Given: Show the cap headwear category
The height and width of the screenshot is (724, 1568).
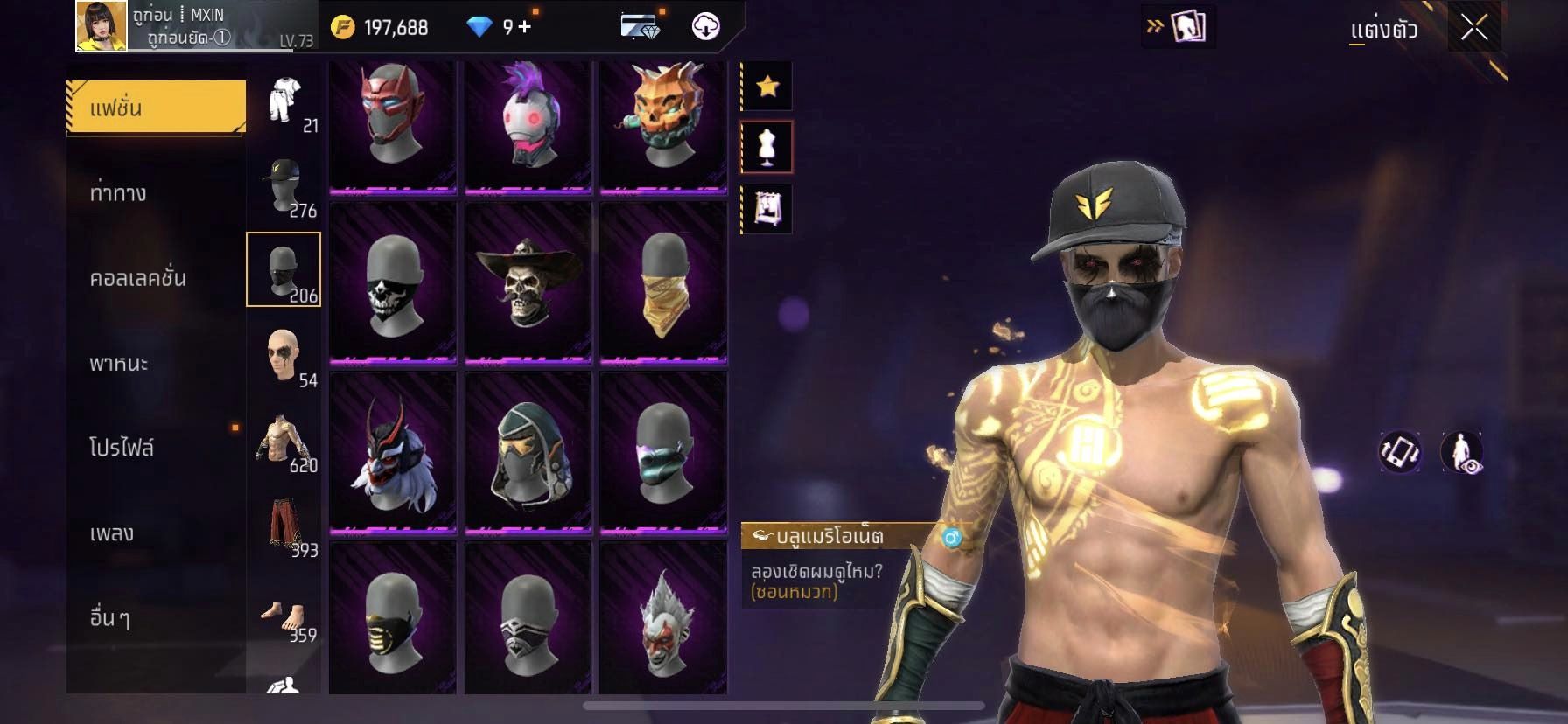Looking at the screenshot, I should [284, 187].
